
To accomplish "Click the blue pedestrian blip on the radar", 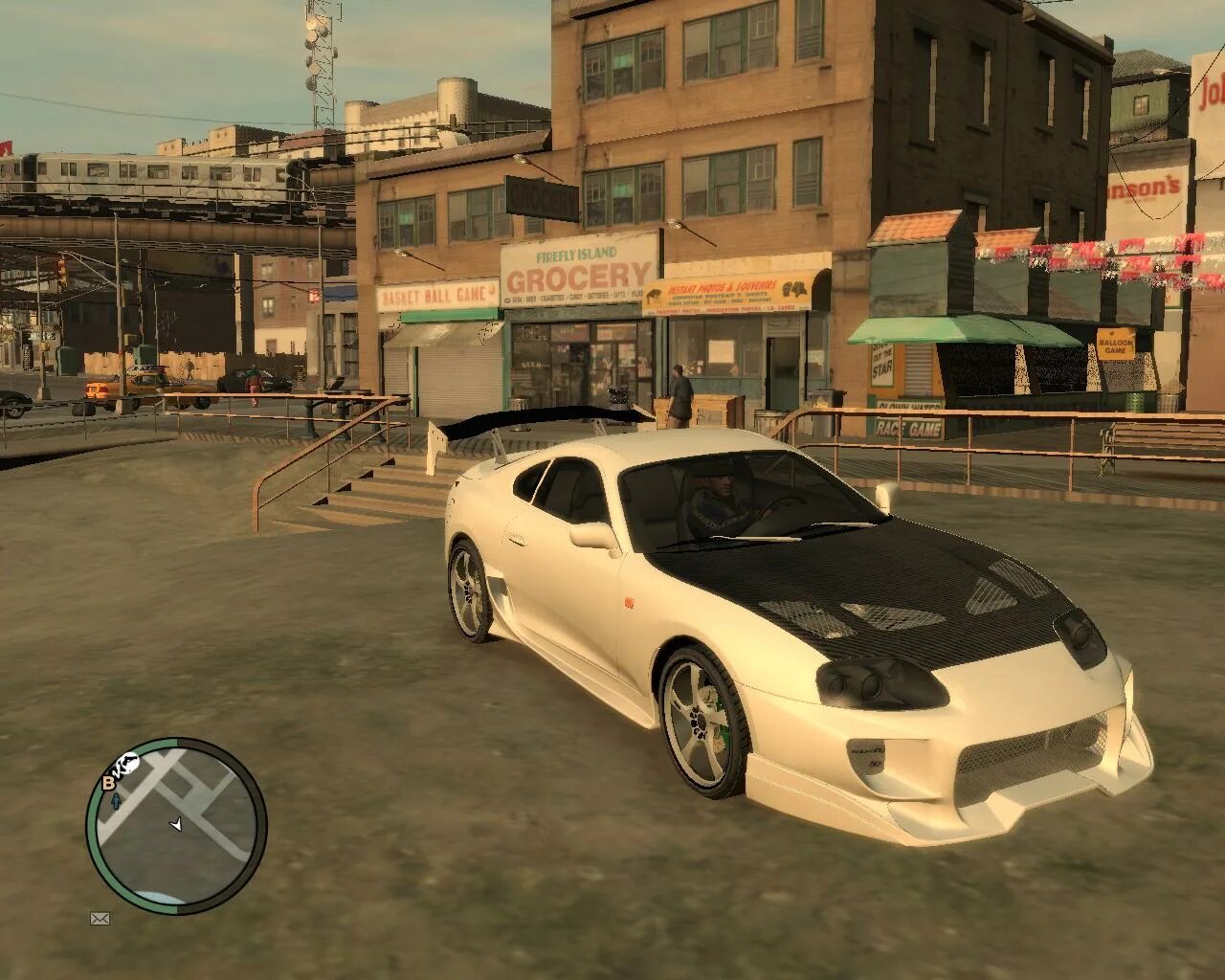I will [x=116, y=801].
